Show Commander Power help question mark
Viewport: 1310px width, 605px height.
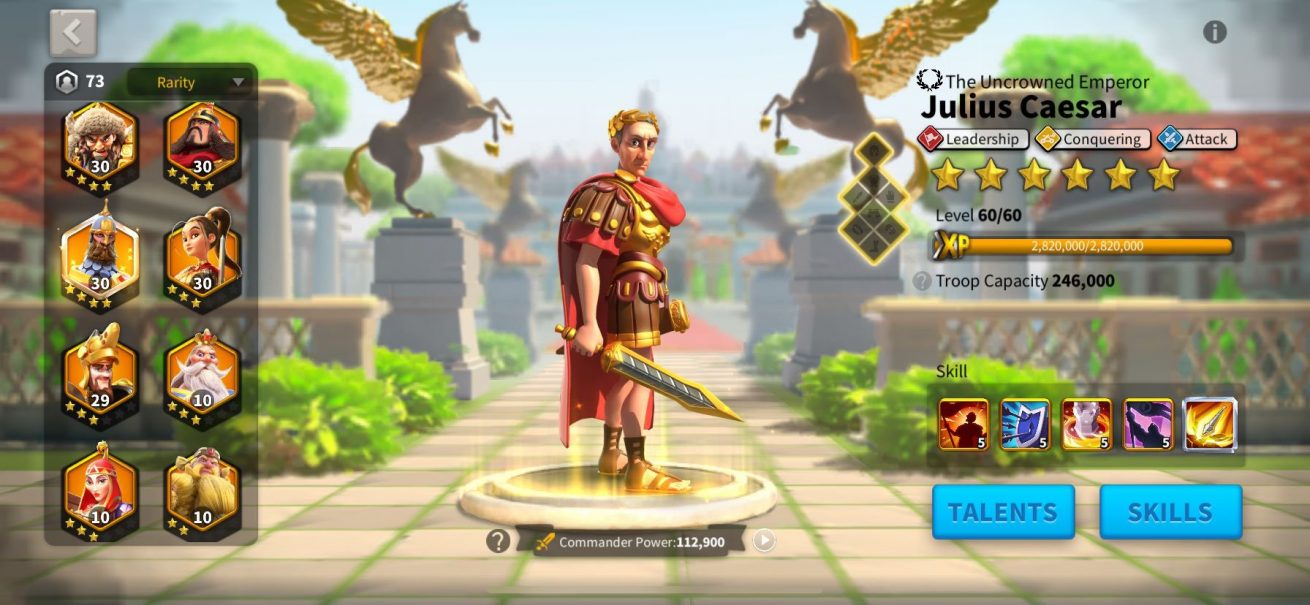[498, 541]
